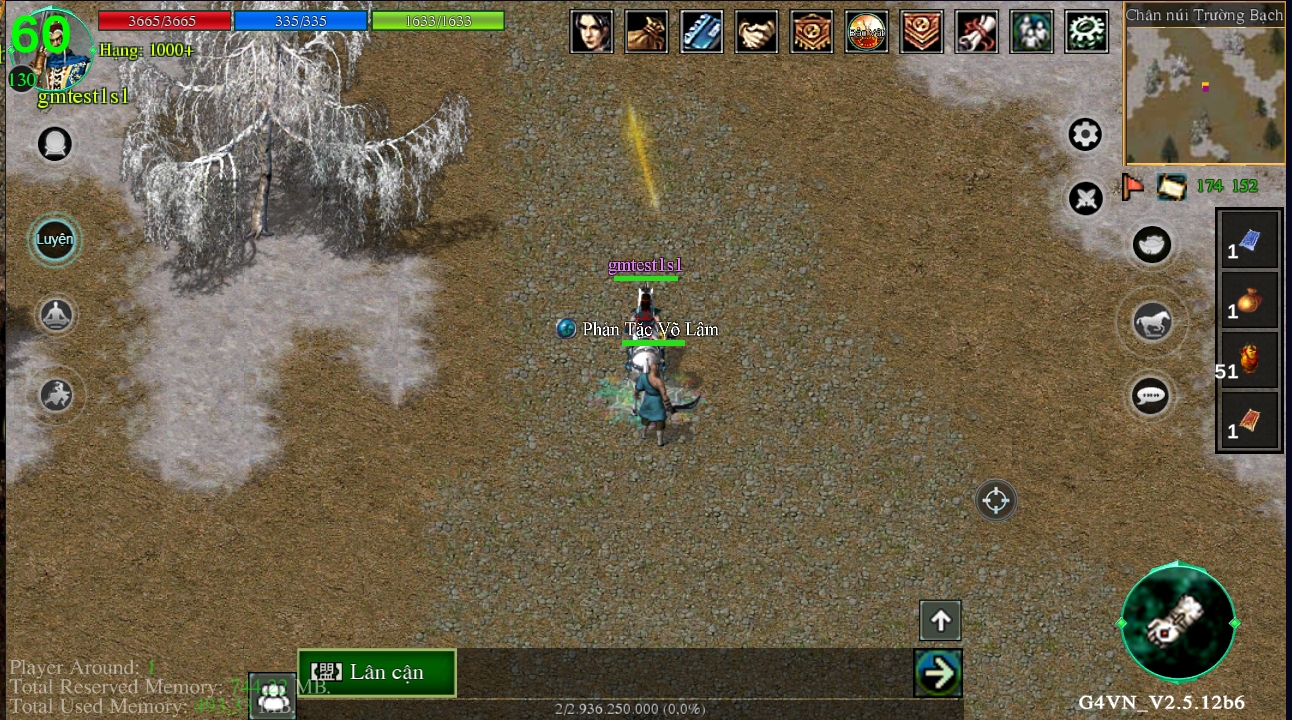Trigger the main attack skill button
Viewport: 1292px width, 720px height.
tap(1178, 622)
